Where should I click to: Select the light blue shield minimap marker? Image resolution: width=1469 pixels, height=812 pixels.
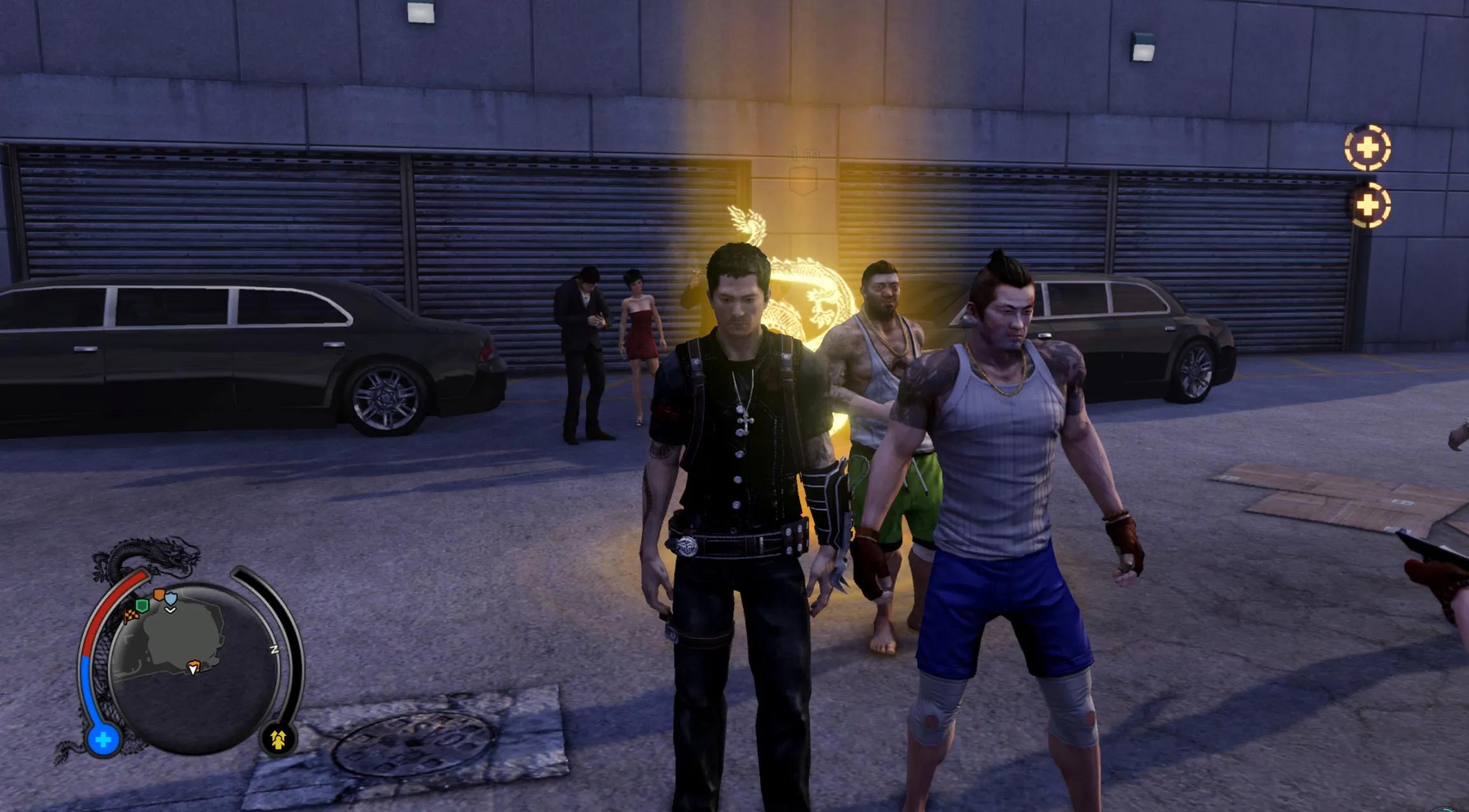(171, 598)
